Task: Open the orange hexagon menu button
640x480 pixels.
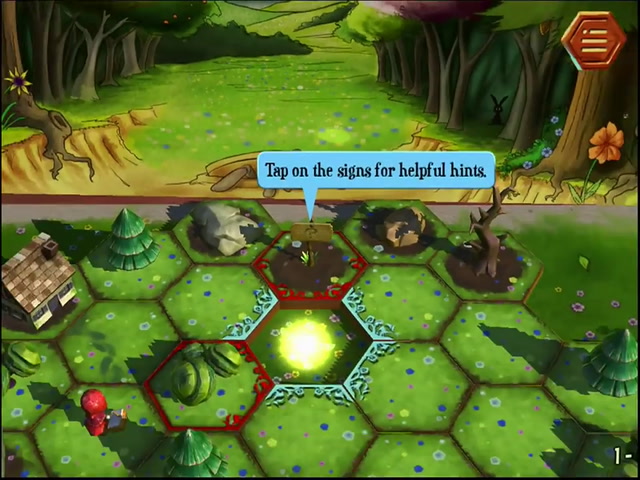Action: click(593, 39)
